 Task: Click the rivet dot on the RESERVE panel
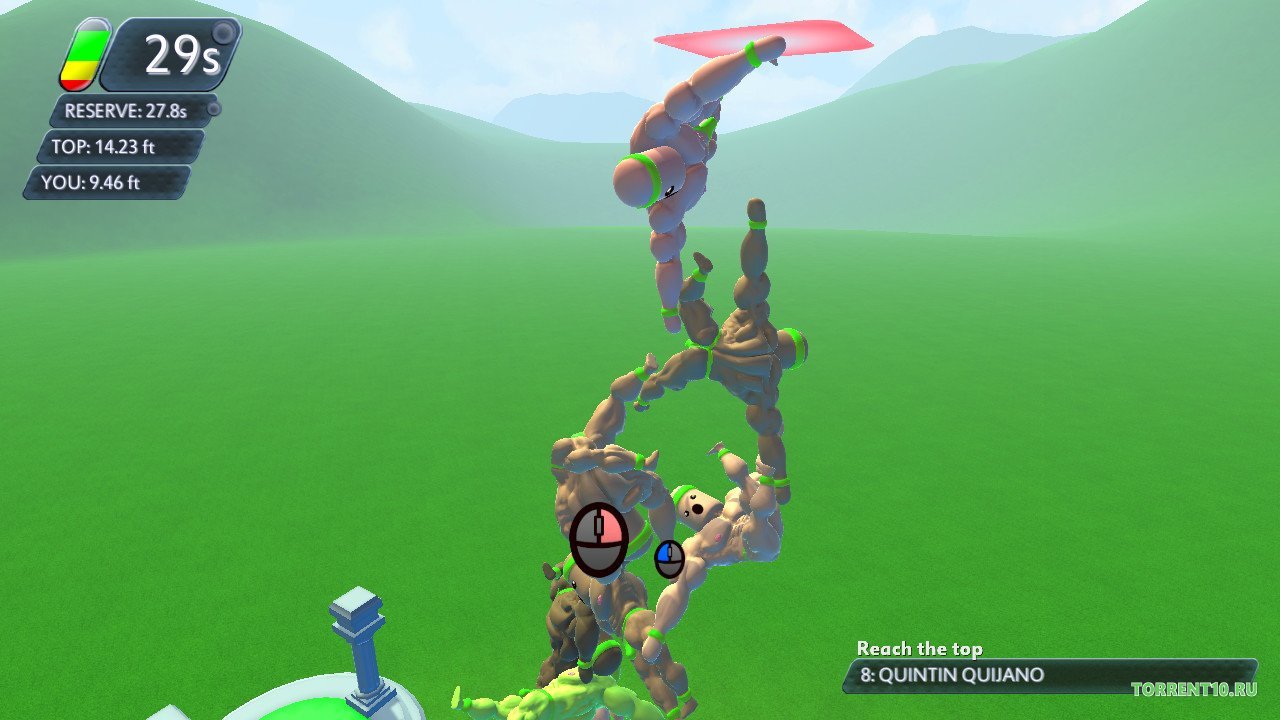click(214, 108)
